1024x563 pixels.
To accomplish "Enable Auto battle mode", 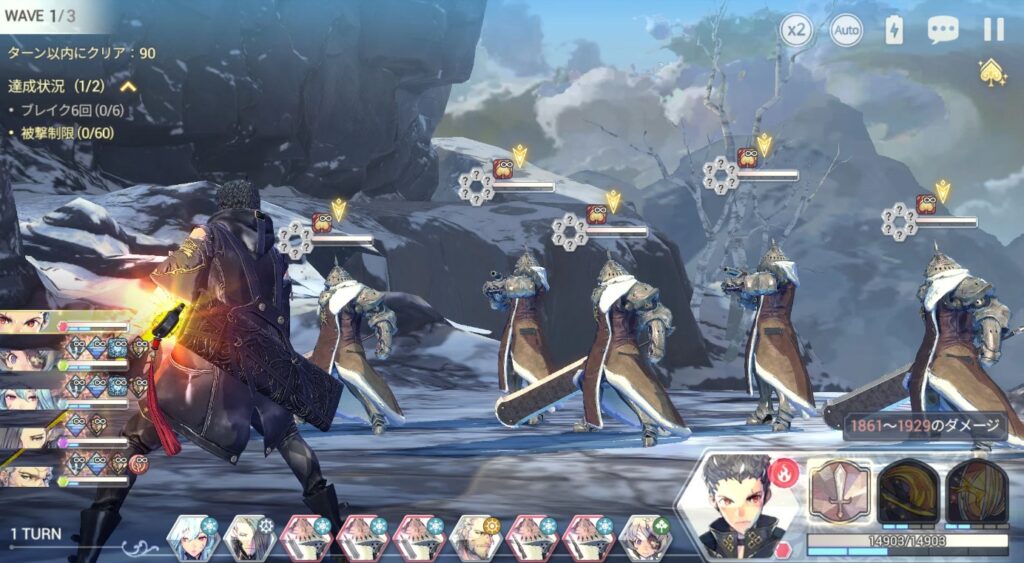I will click(x=846, y=30).
